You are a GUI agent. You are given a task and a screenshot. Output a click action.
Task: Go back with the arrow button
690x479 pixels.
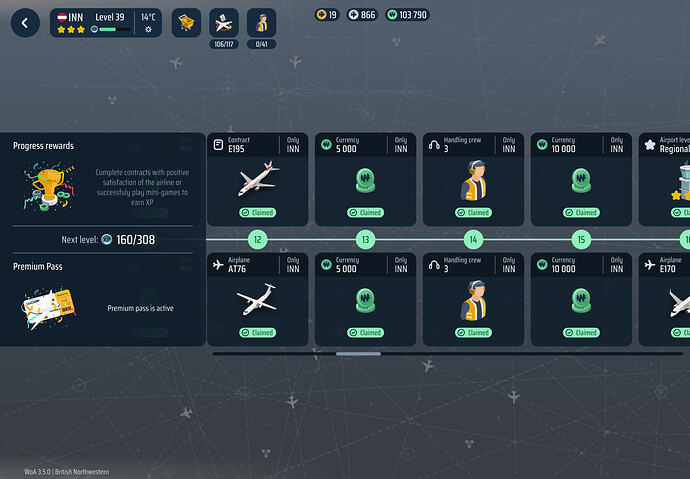click(x=25, y=23)
